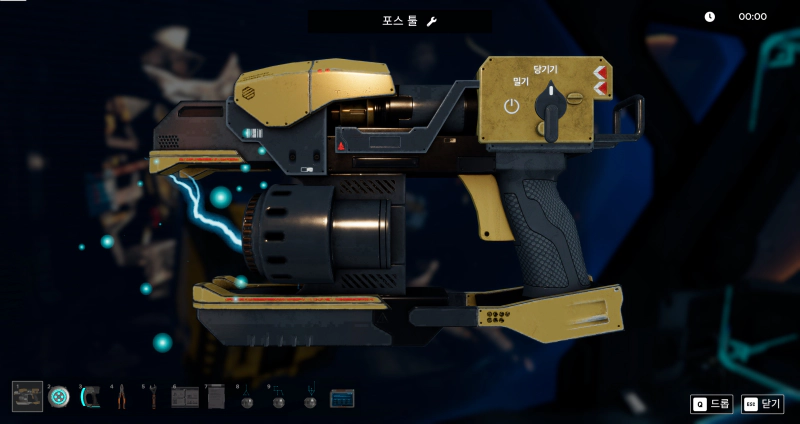Select the blue screen tablet in the hotbar
The width and height of the screenshot is (800, 424).
tap(342, 398)
